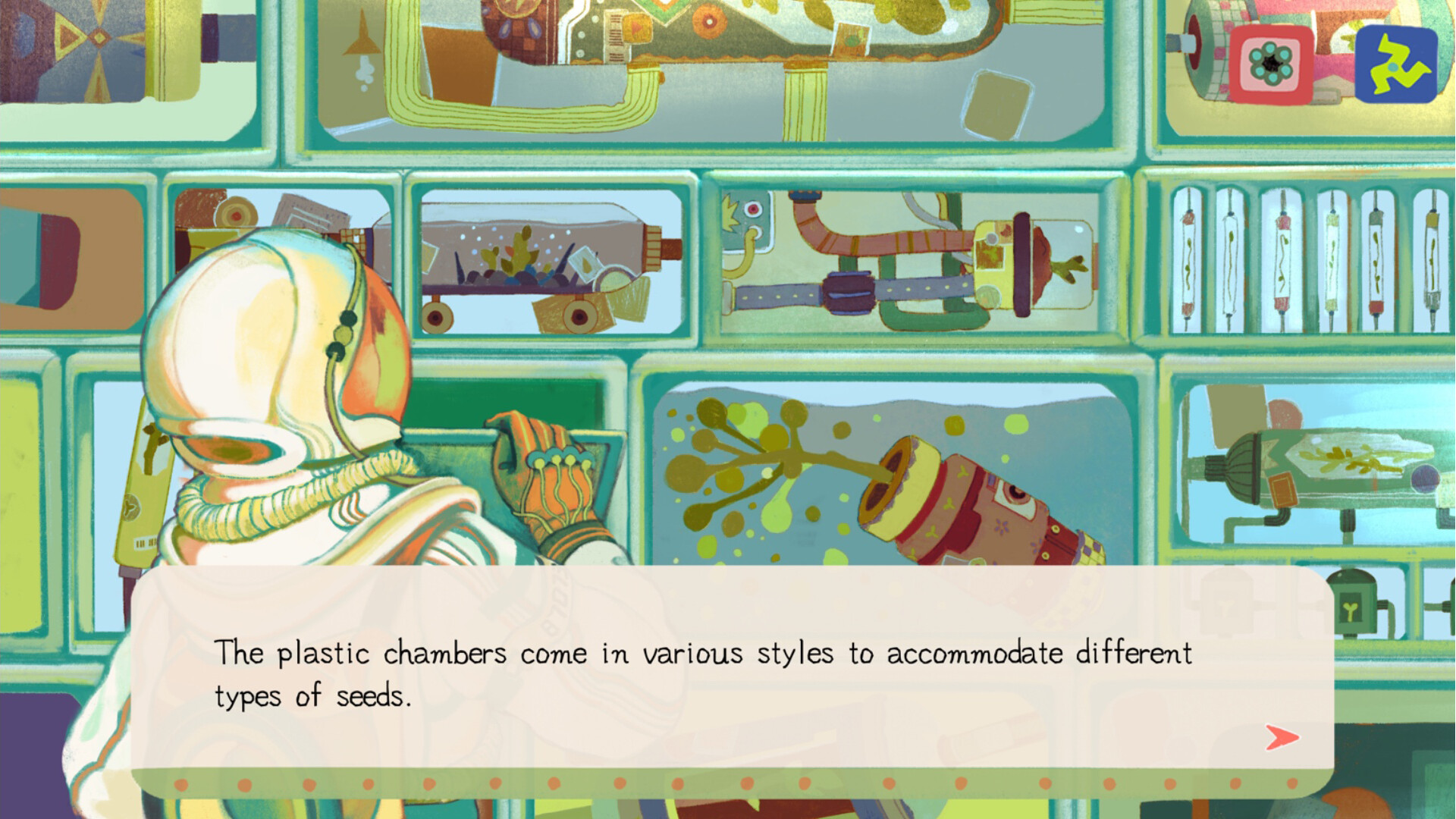Turn the wheel under the rolling bottle terrarium

point(438,316)
